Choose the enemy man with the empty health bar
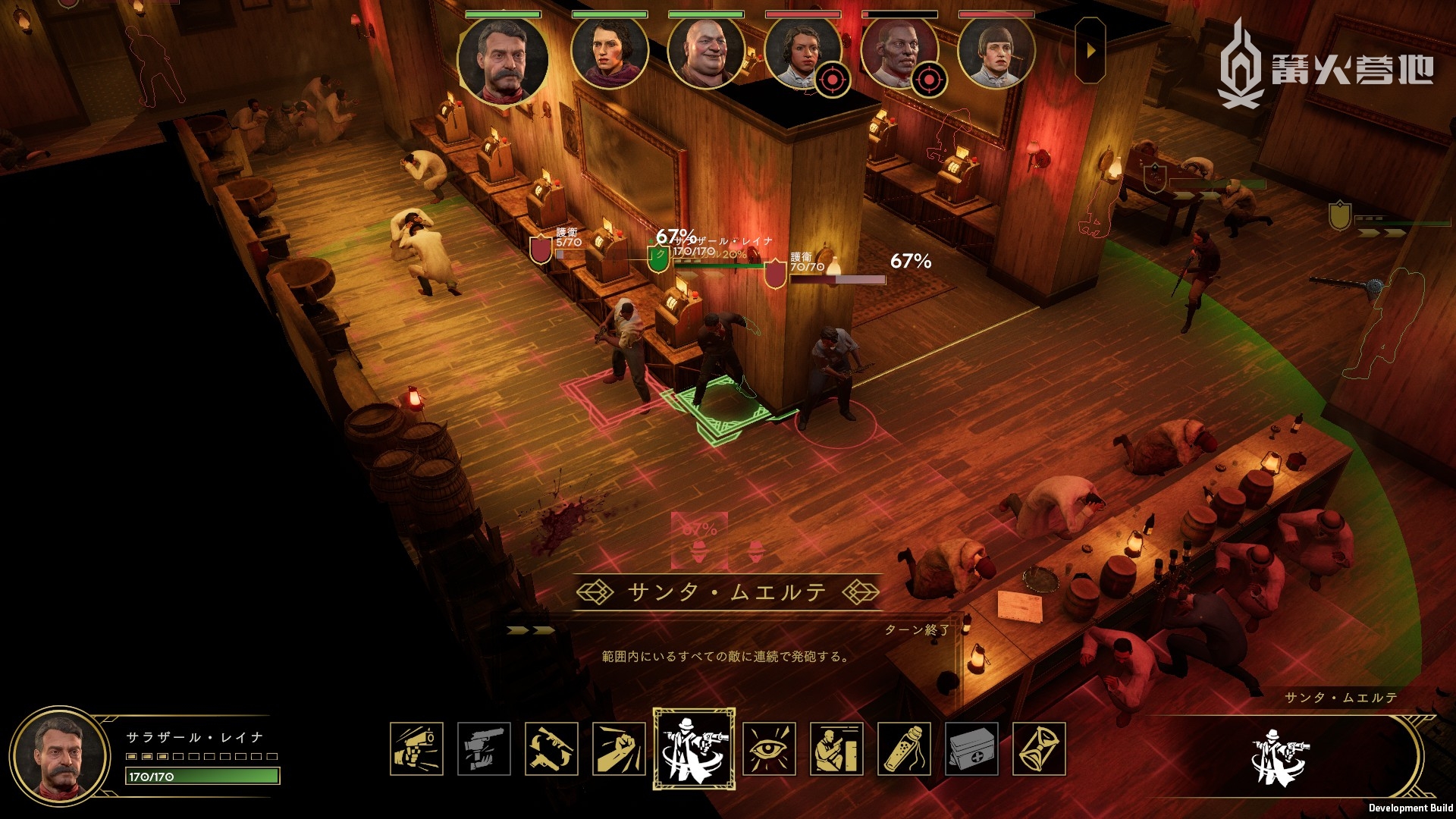Viewport: 1456px width, 819px height. [x=899, y=53]
